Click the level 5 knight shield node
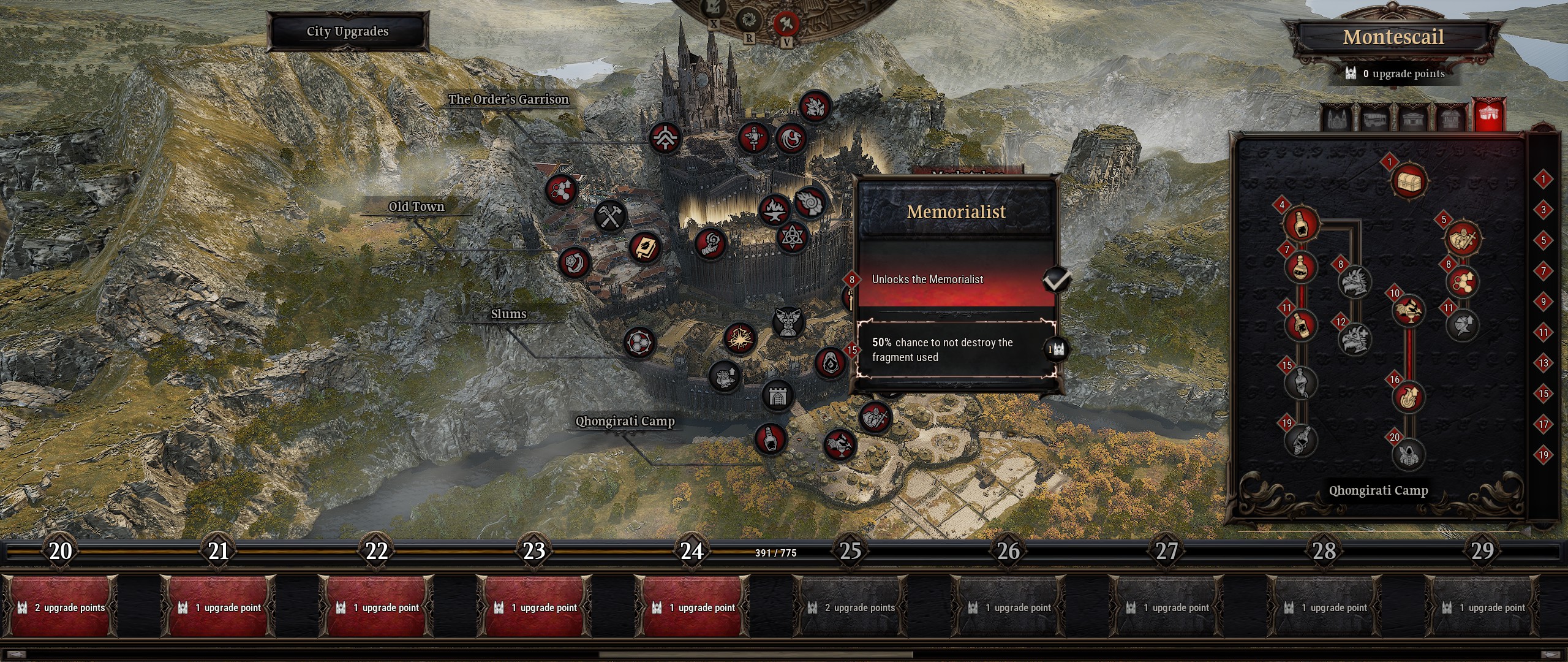 click(1462, 238)
